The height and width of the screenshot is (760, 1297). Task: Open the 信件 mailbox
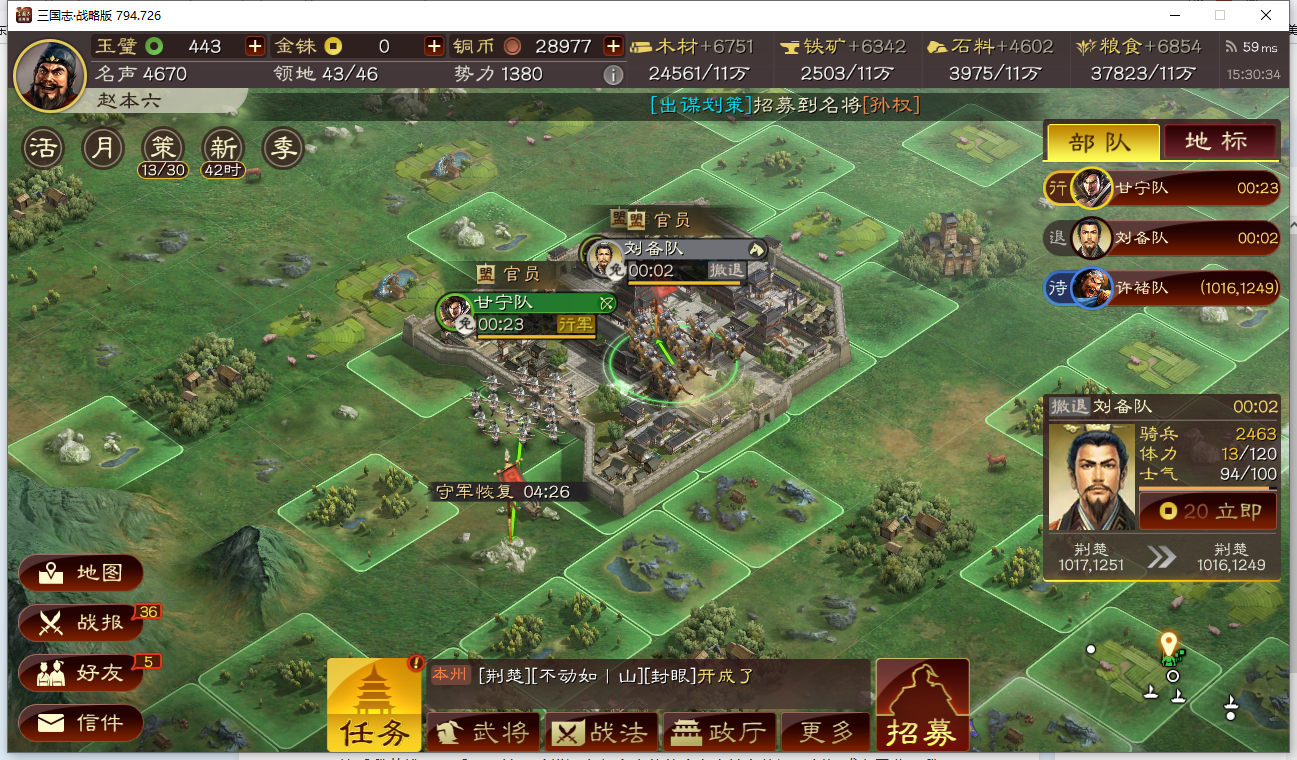pos(80,722)
